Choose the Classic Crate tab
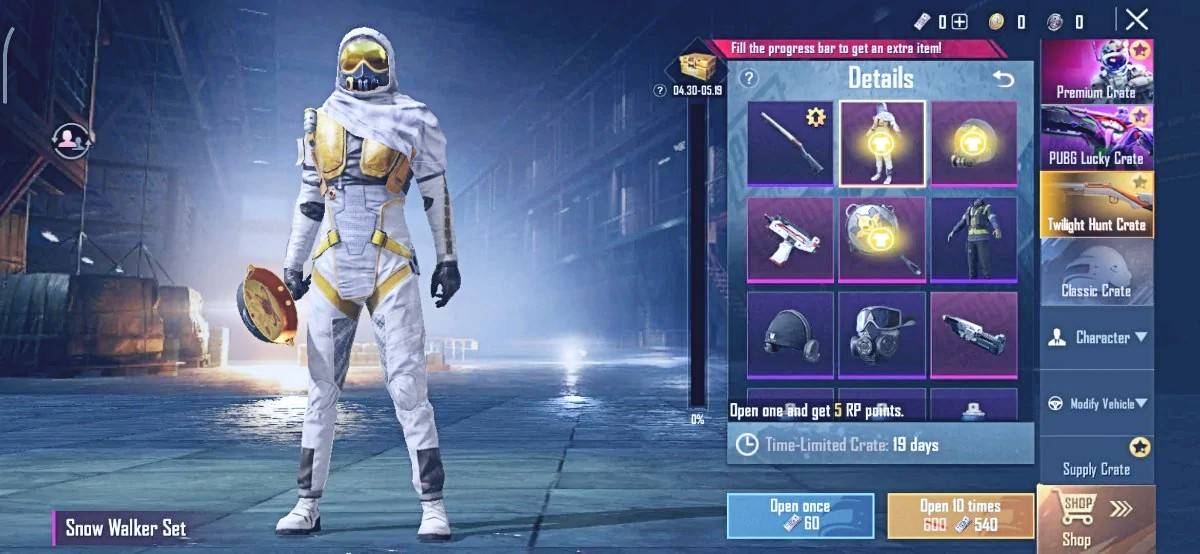The width and height of the screenshot is (1200, 554). pyautogui.click(x=1096, y=271)
